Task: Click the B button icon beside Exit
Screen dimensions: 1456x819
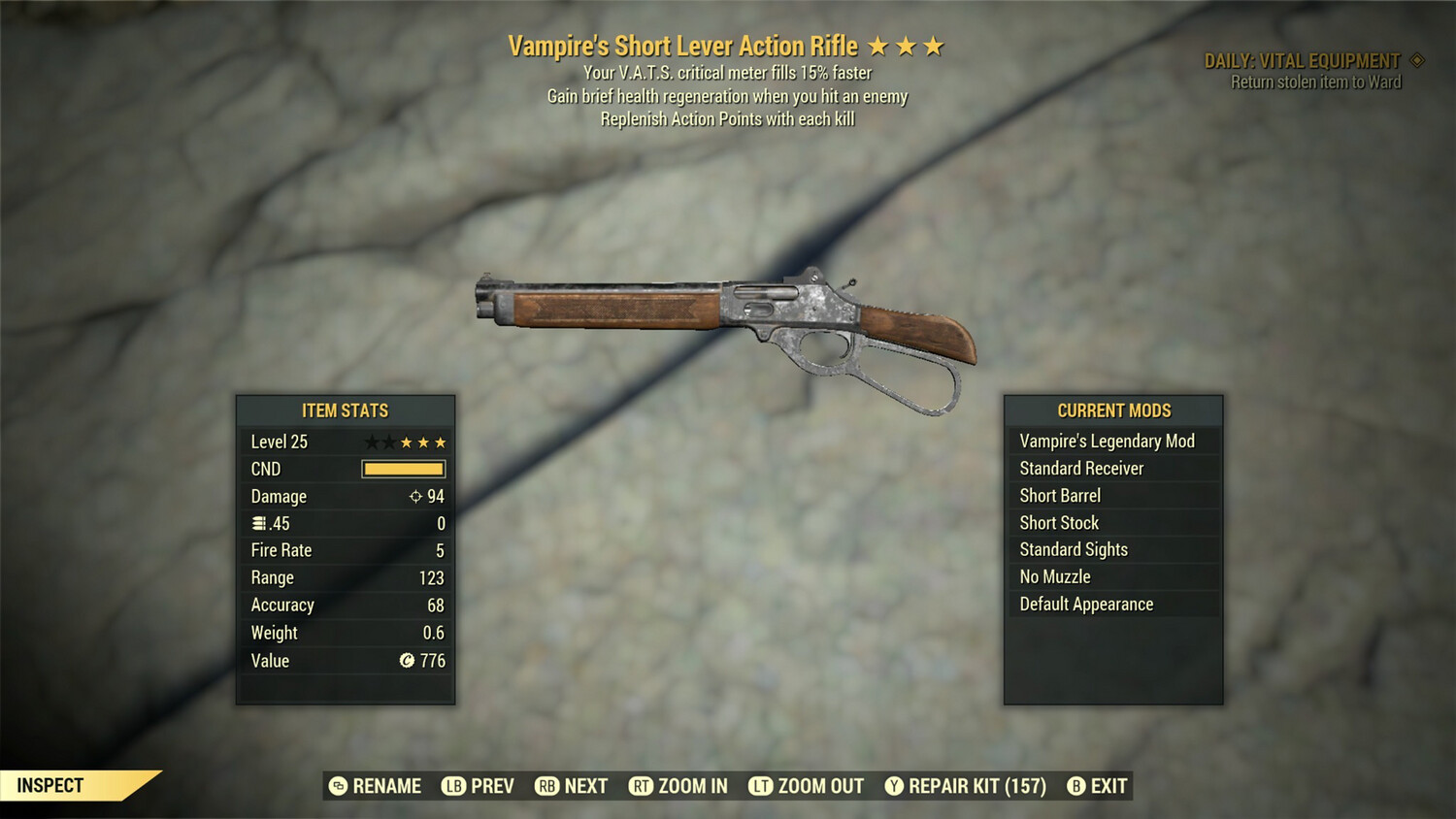Action: click(x=1077, y=786)
